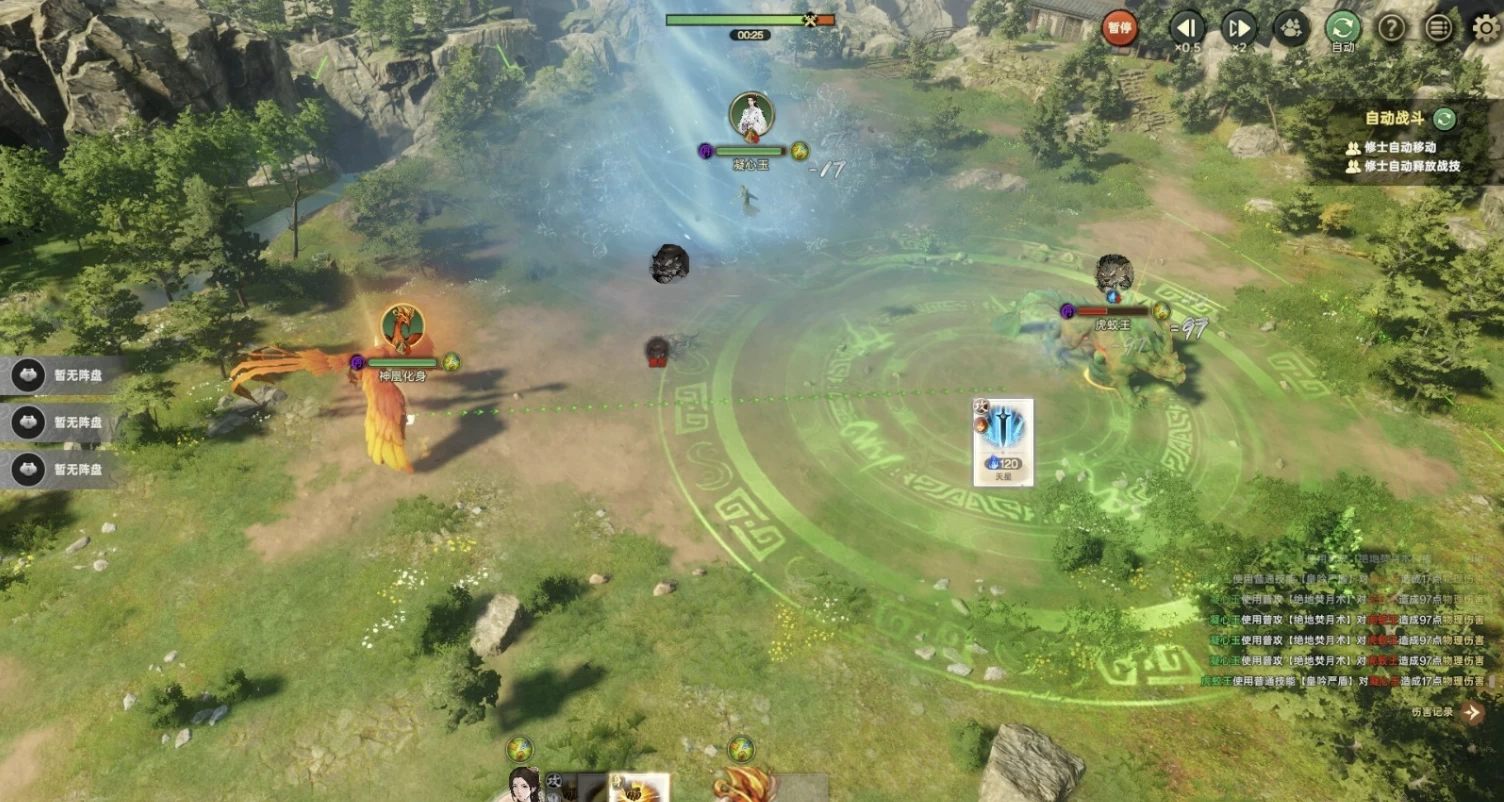The image size is (1504, 802).
Task: Toggle the green 自动 auto button
Action: coord(1343,27)
